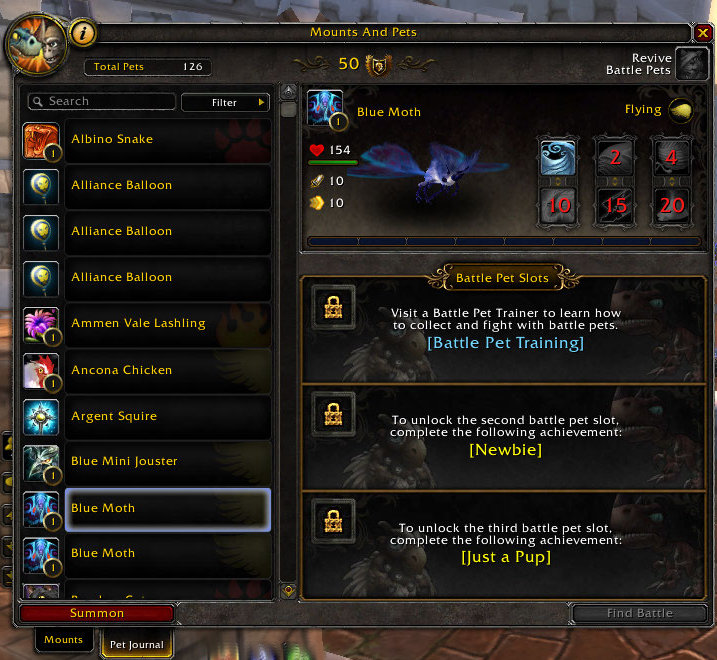Use Revive Battle Pets icon

click(x=690, y=64)
